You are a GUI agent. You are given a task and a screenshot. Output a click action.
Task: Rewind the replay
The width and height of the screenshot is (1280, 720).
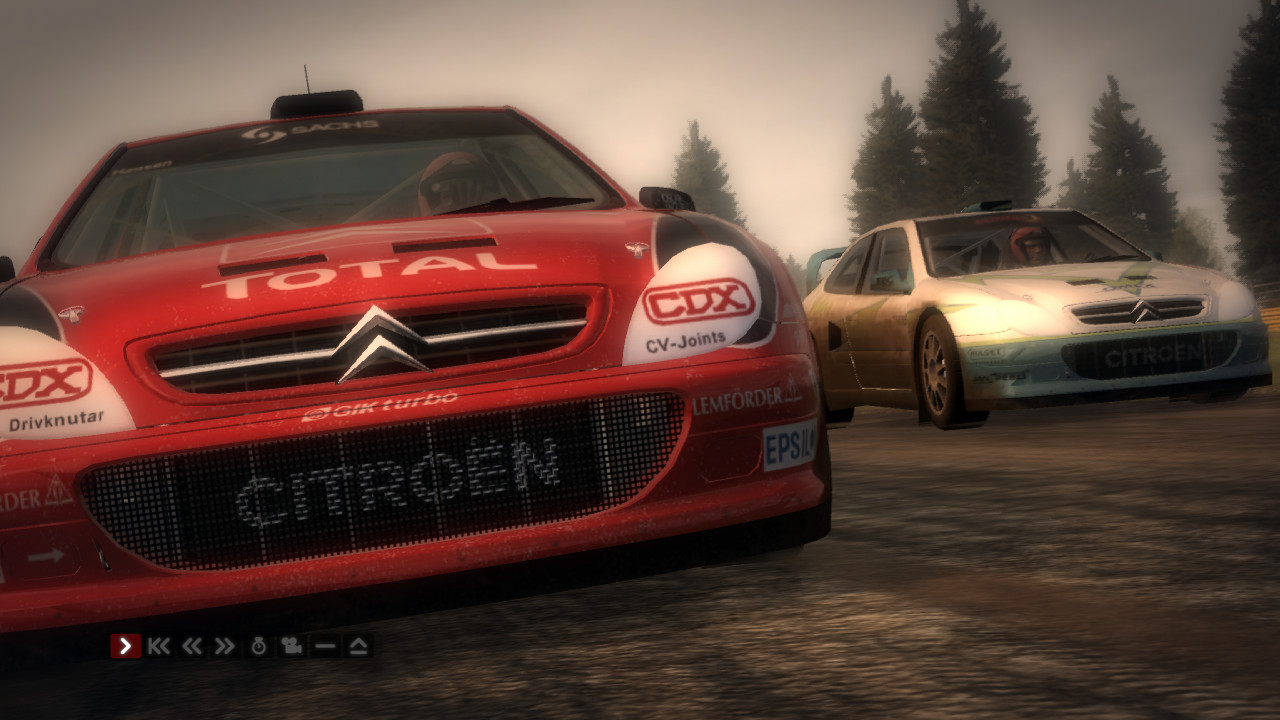(191, 645)
